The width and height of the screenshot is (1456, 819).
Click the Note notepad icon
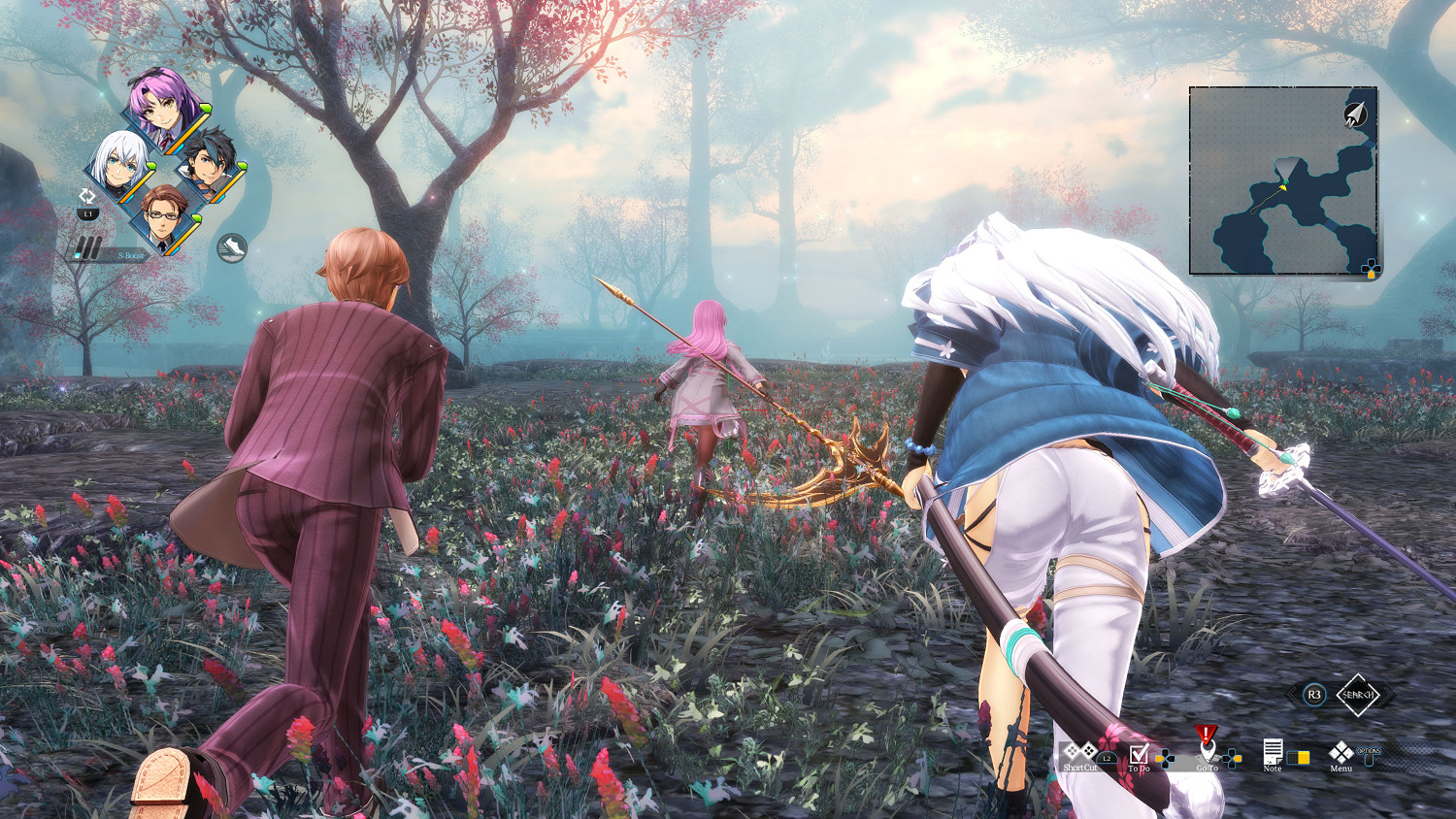(x=1274, y=752)
